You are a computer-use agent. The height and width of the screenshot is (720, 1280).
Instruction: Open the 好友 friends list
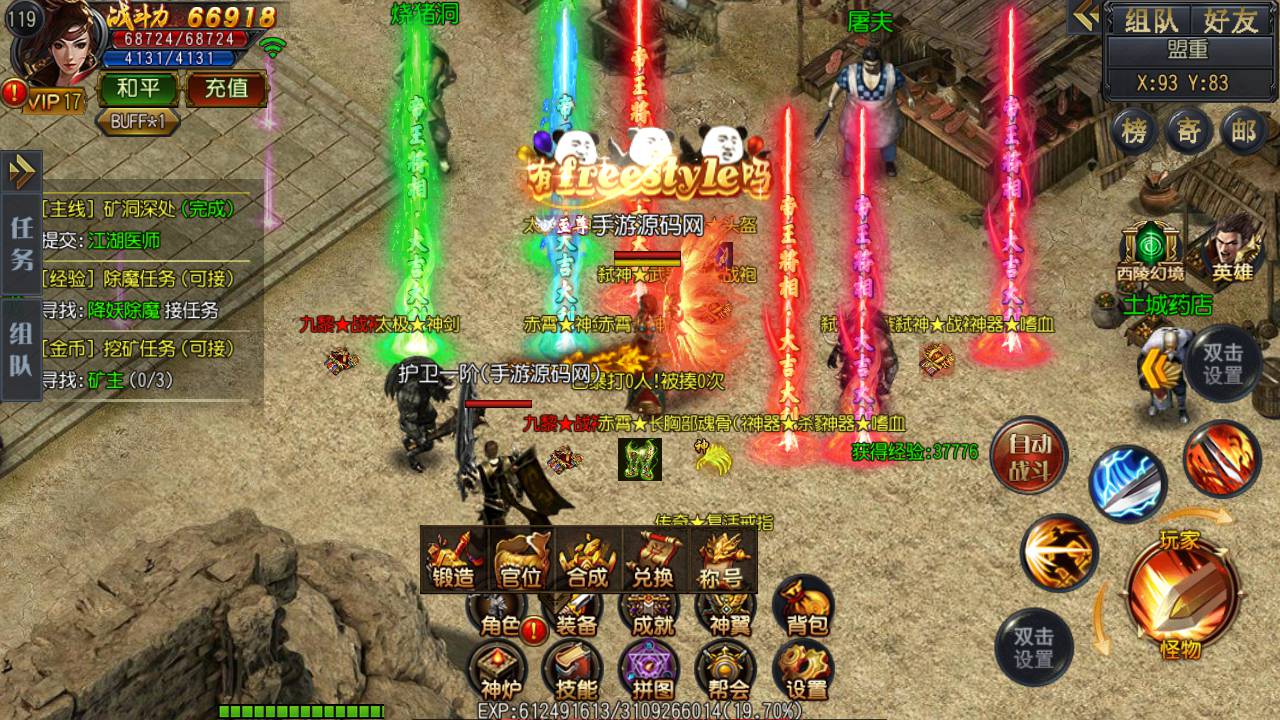[1230, 20]
